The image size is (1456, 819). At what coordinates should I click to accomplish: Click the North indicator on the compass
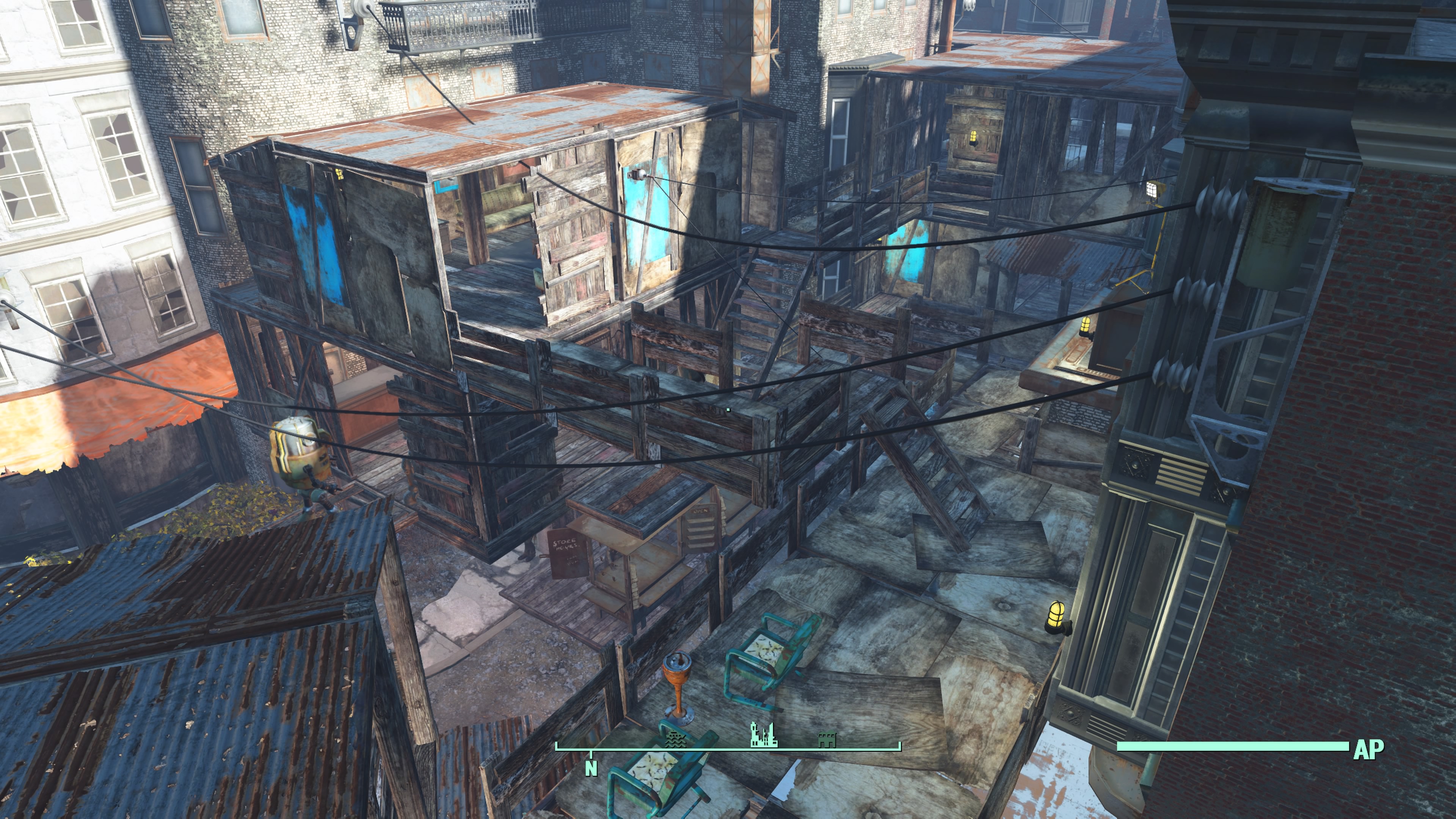(591, 767)
